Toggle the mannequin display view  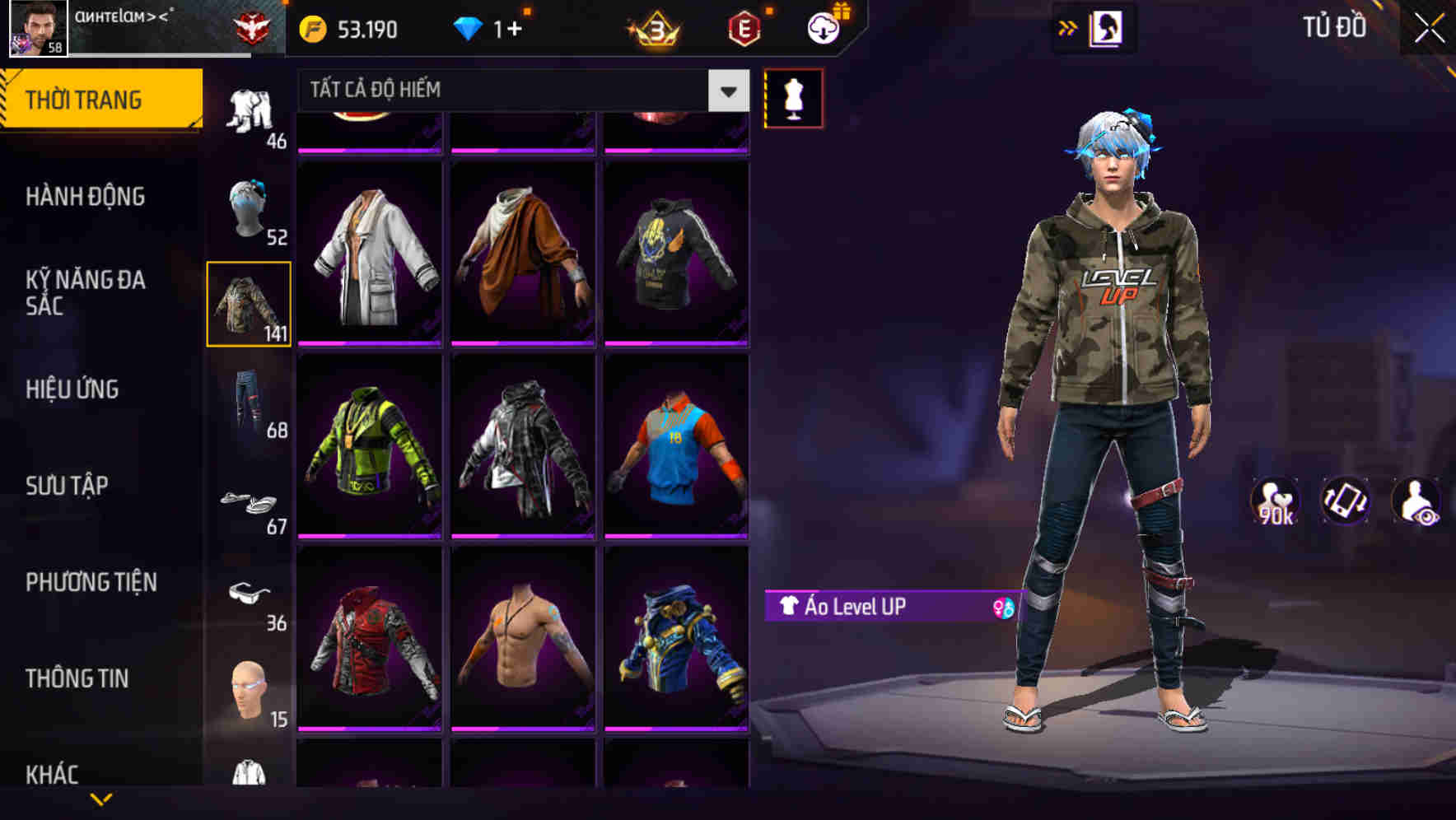point(794,97)
